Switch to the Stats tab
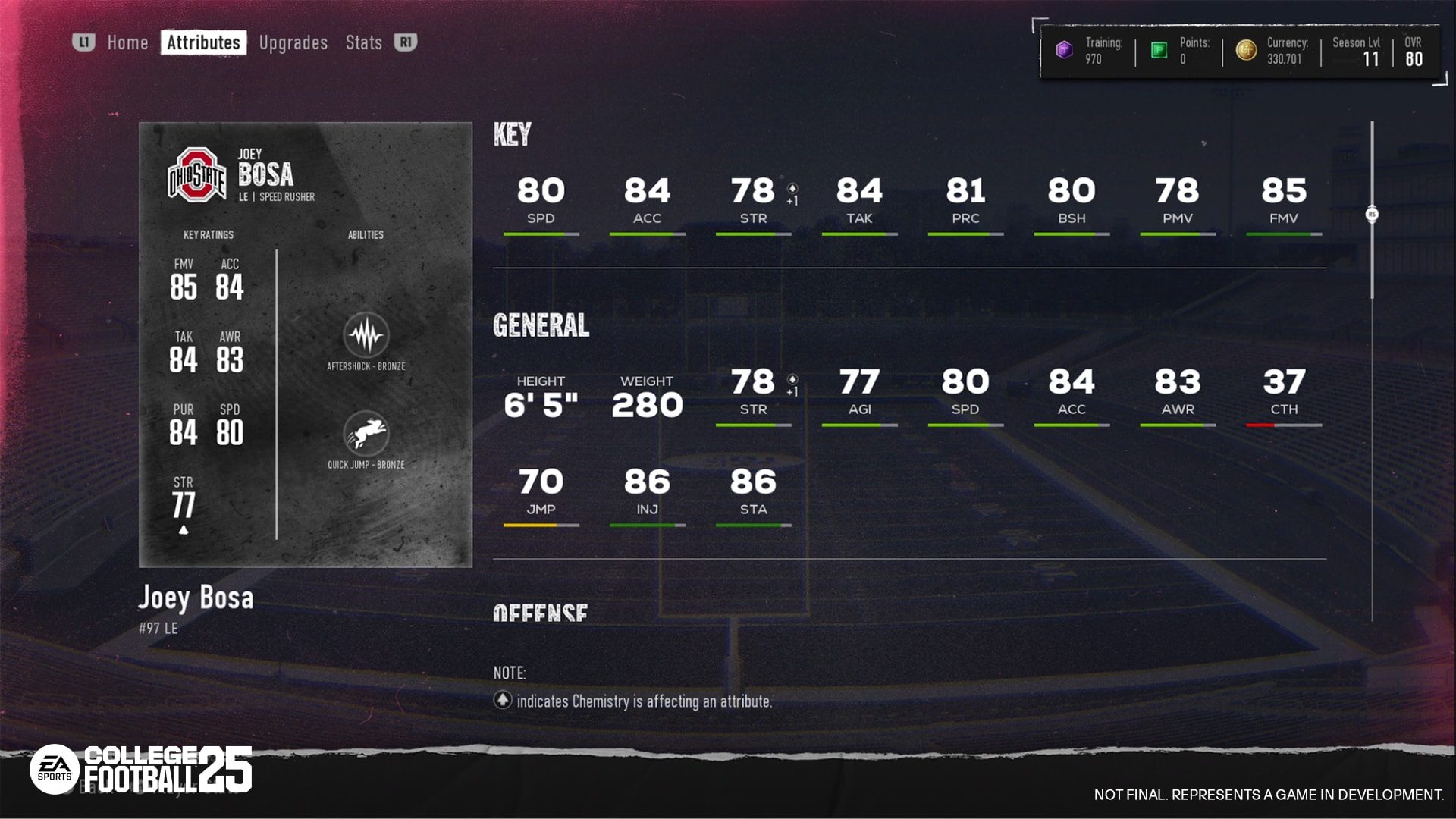This screenshot has height=819, width=1456. 362,42
